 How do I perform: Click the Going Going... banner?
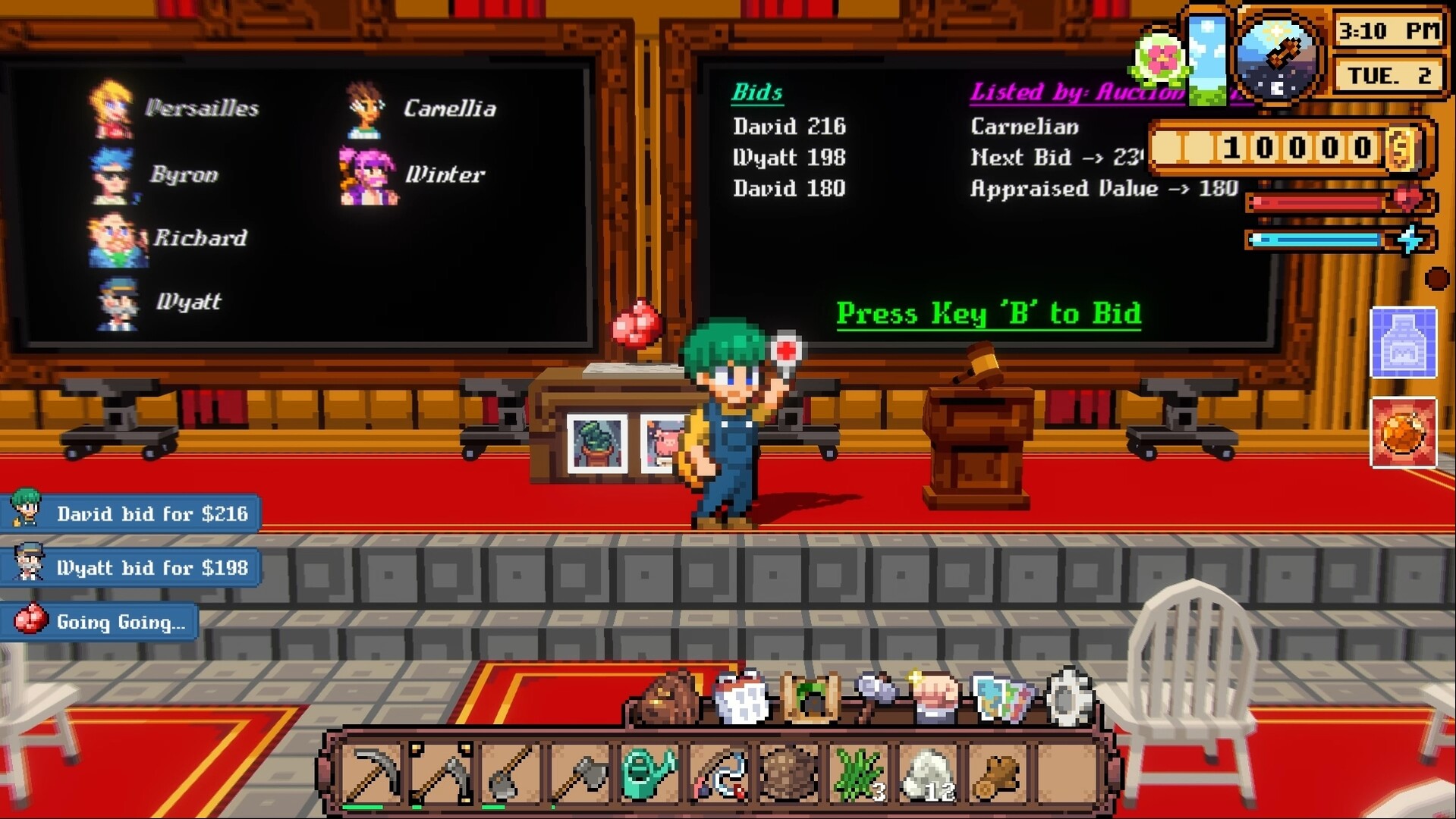click(x=99, y=622)
